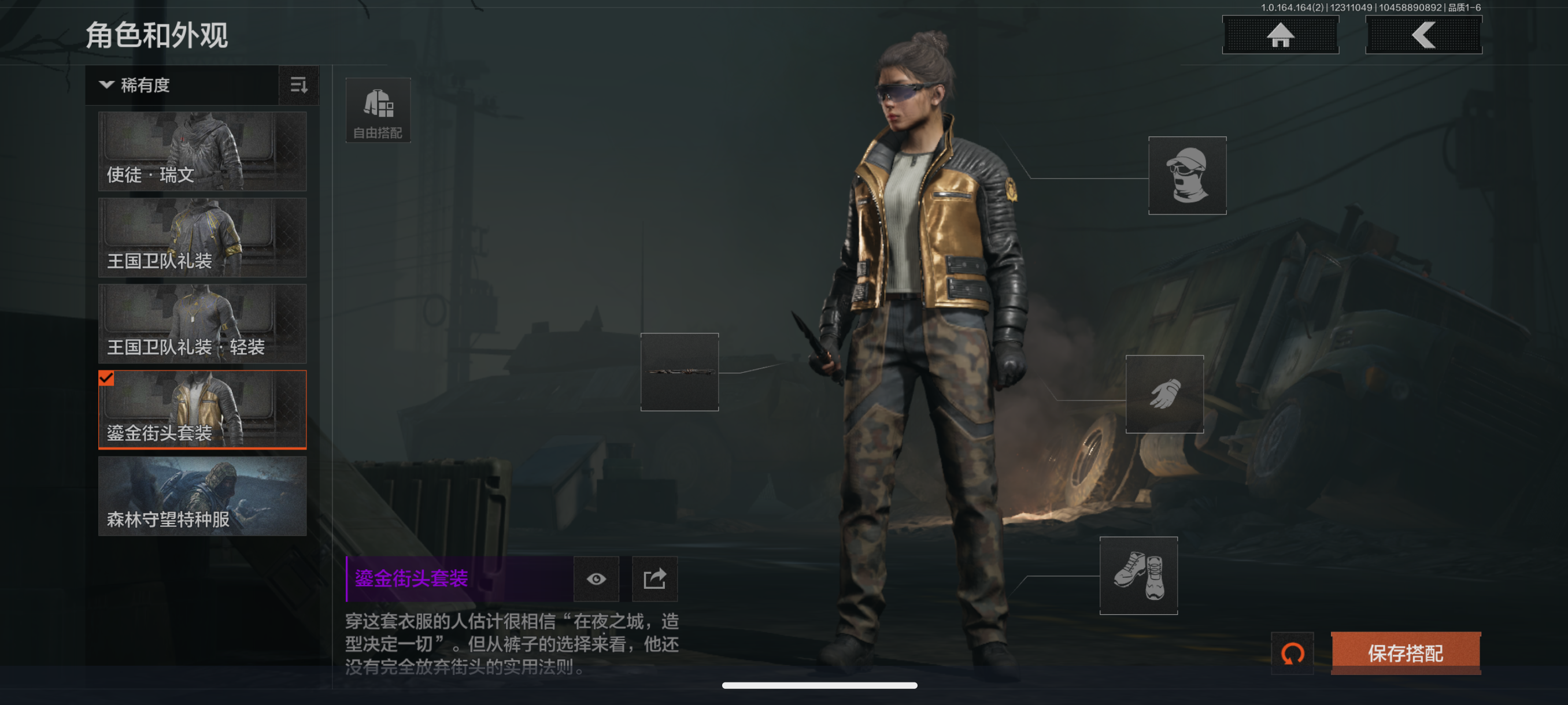Click the back arrow button
The image size is (1568, 705).
coord(1423,35)
